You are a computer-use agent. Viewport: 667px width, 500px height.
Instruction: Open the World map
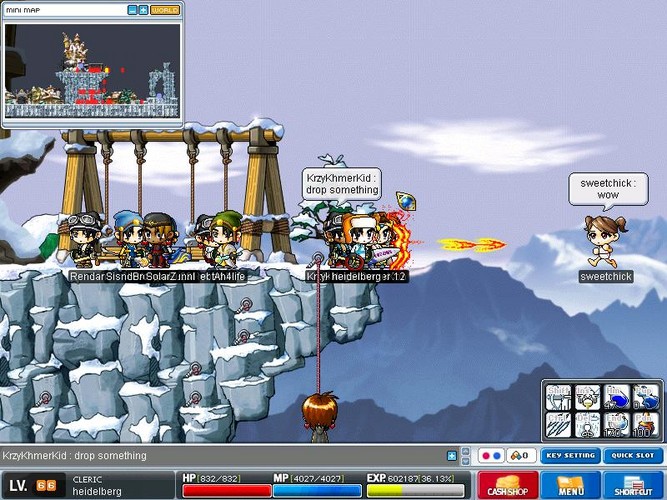click(165, 10)
